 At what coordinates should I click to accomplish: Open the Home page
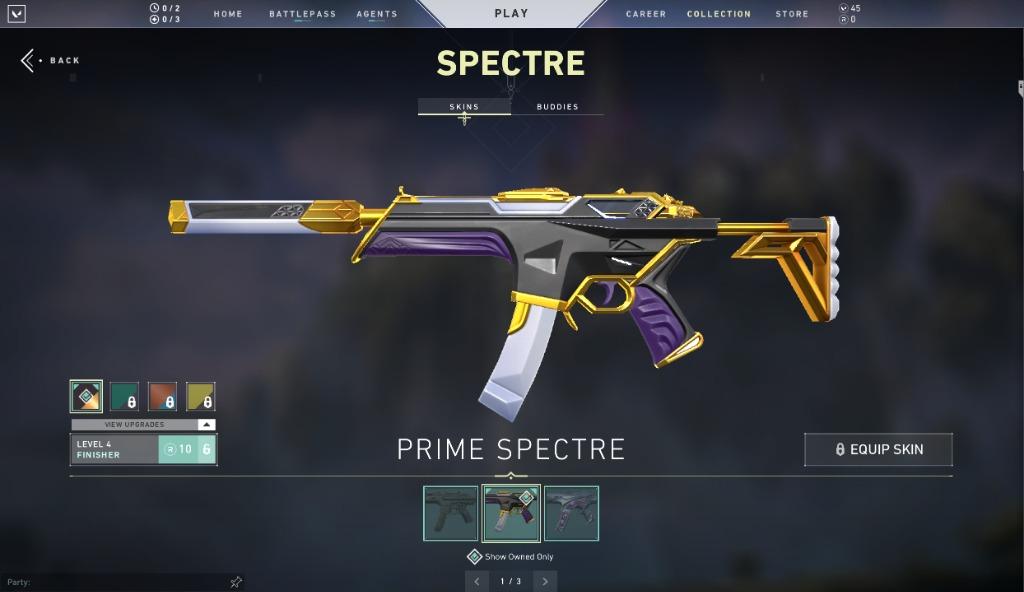click(x=228, y=14)
